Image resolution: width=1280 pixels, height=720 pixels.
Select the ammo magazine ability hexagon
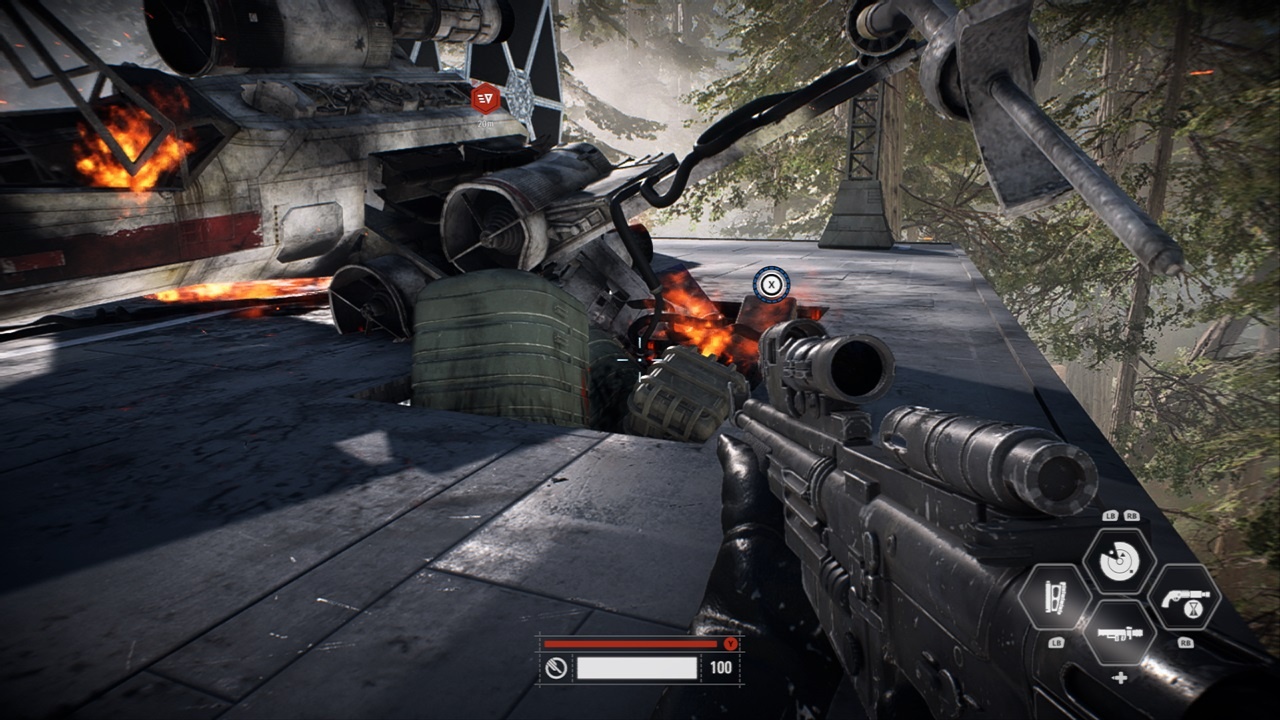pos(1055,597)
